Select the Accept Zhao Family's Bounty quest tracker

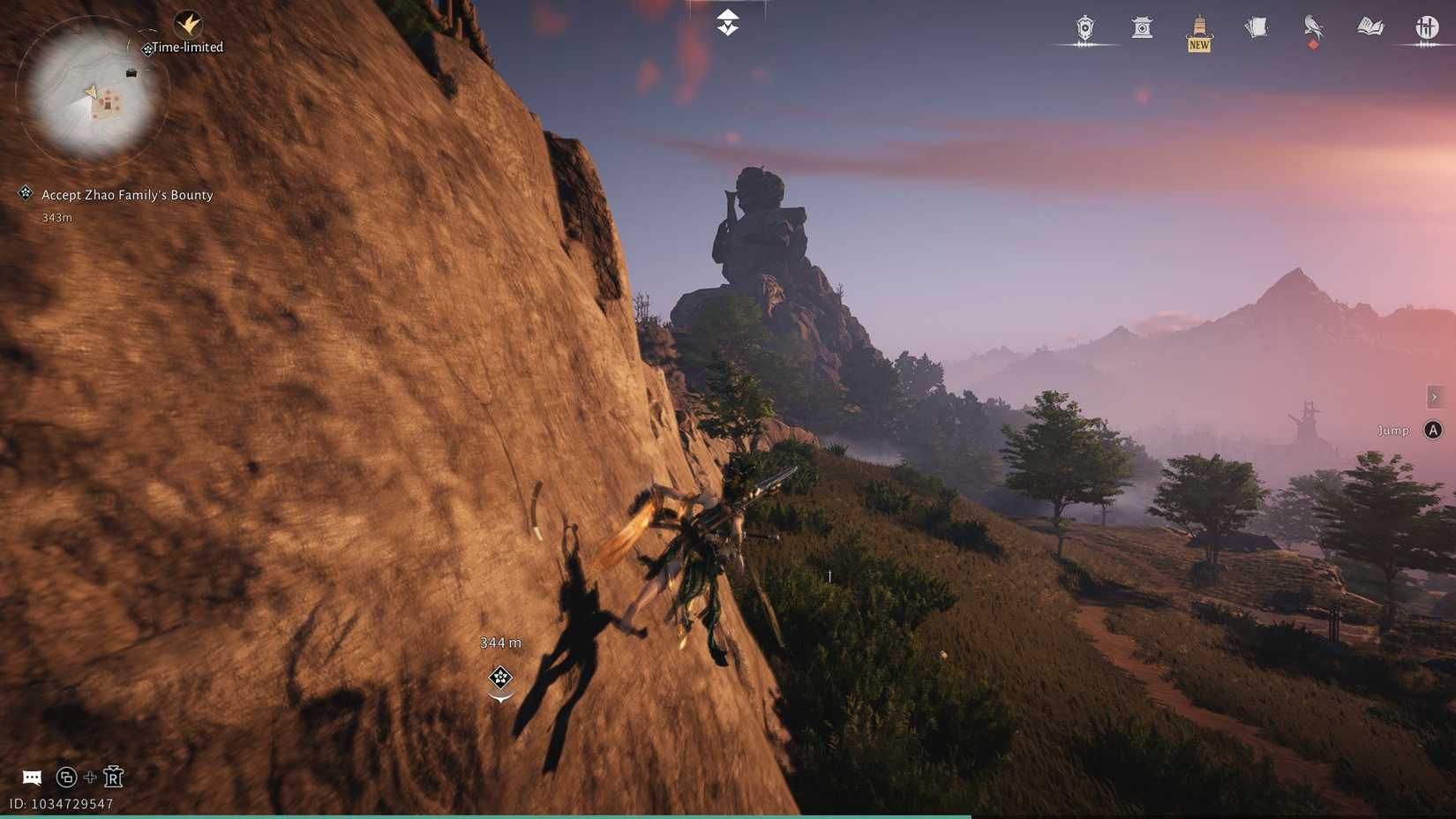pos(127,195)
